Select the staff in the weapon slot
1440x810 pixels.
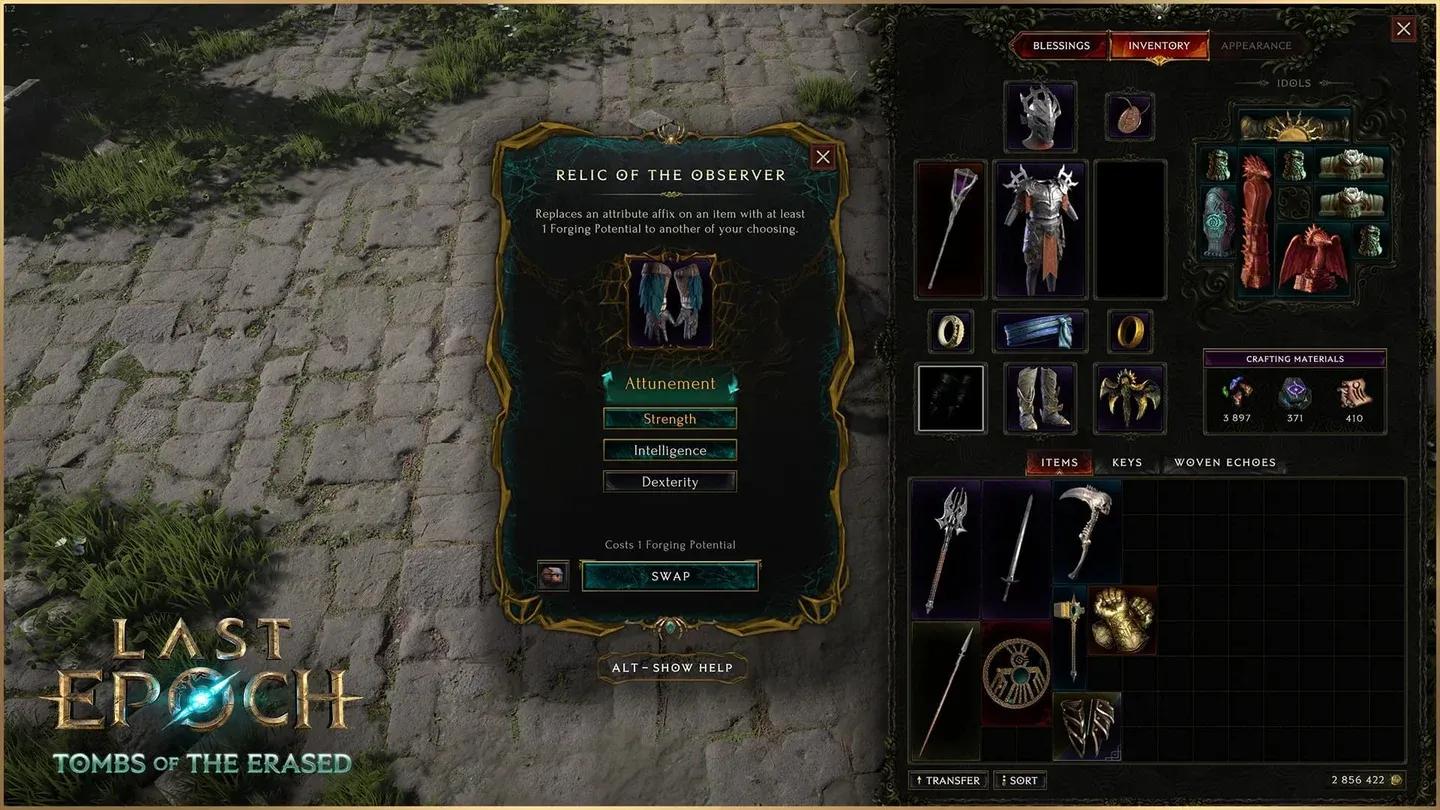[949, 230]
